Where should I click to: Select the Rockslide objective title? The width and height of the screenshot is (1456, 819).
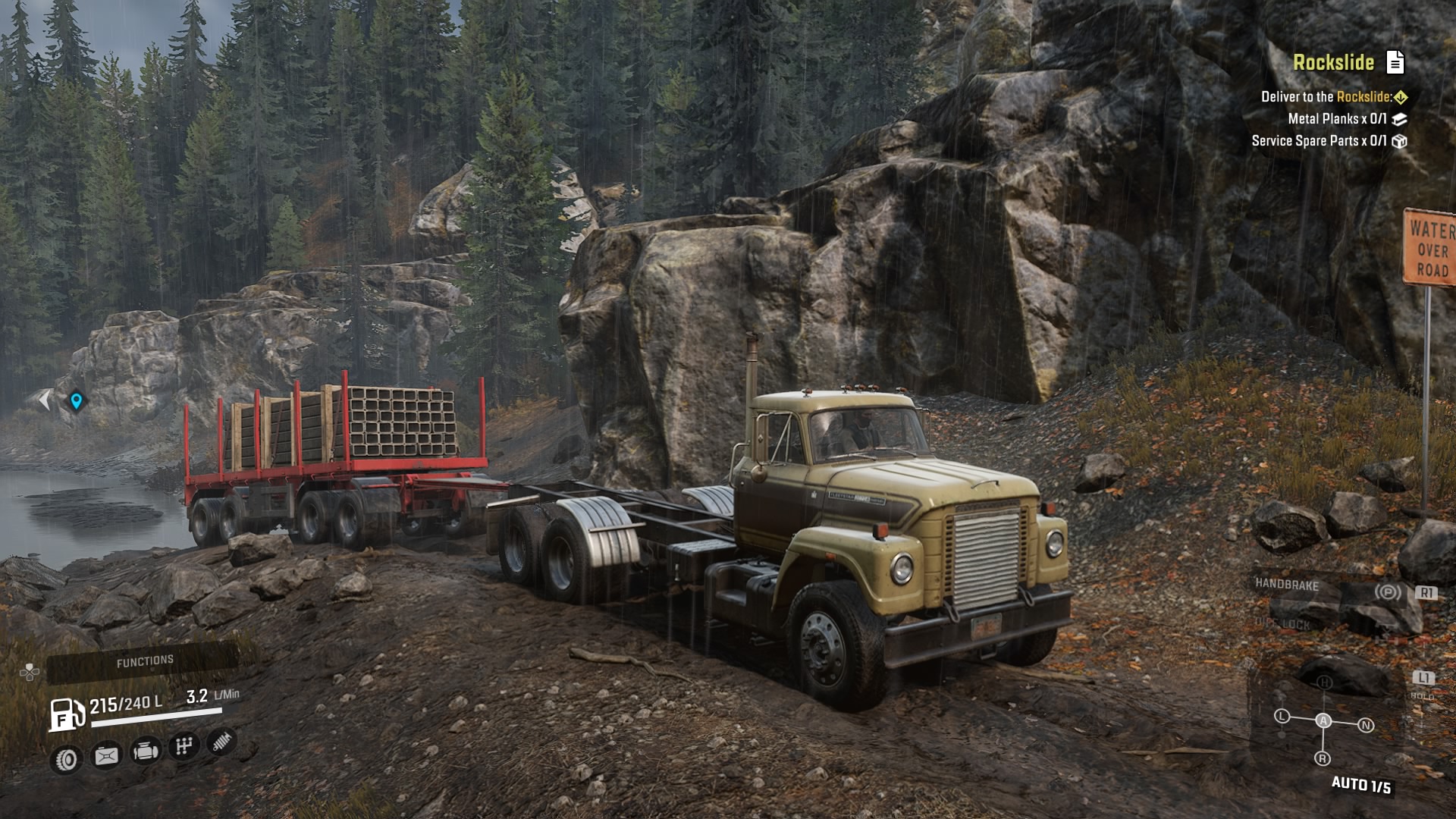coord(1333,62)
